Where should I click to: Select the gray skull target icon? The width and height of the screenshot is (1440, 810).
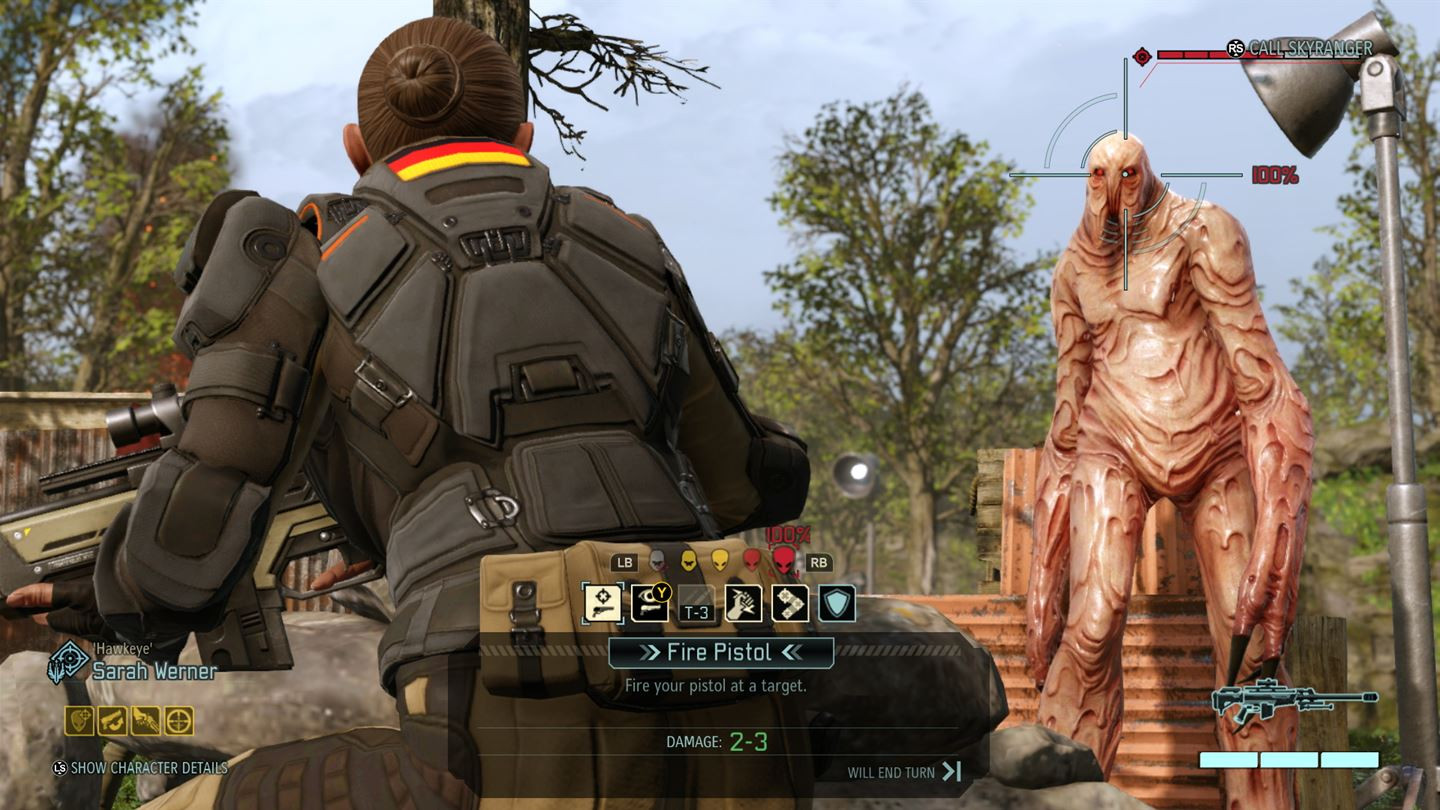(x=655, y=560)
